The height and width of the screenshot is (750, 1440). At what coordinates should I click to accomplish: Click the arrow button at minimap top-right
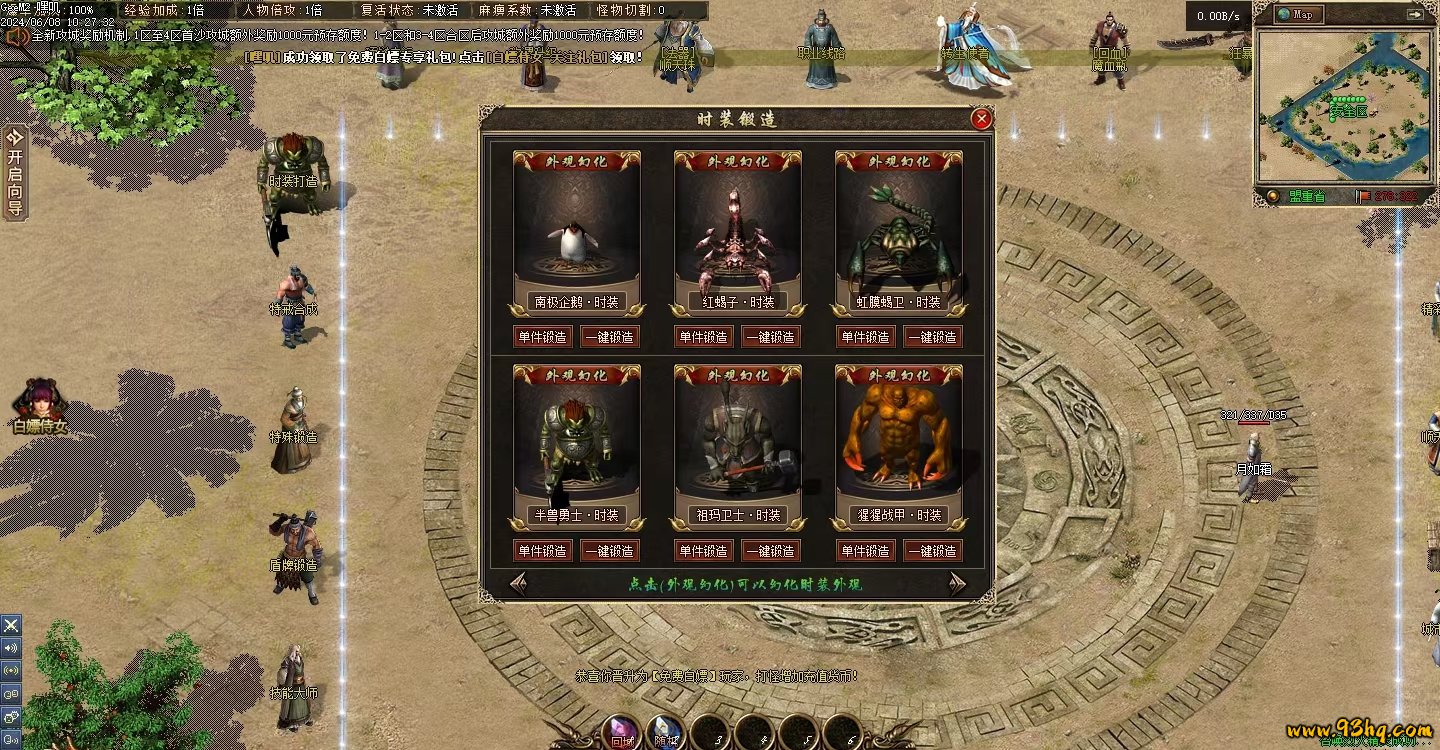point(1414,15)
